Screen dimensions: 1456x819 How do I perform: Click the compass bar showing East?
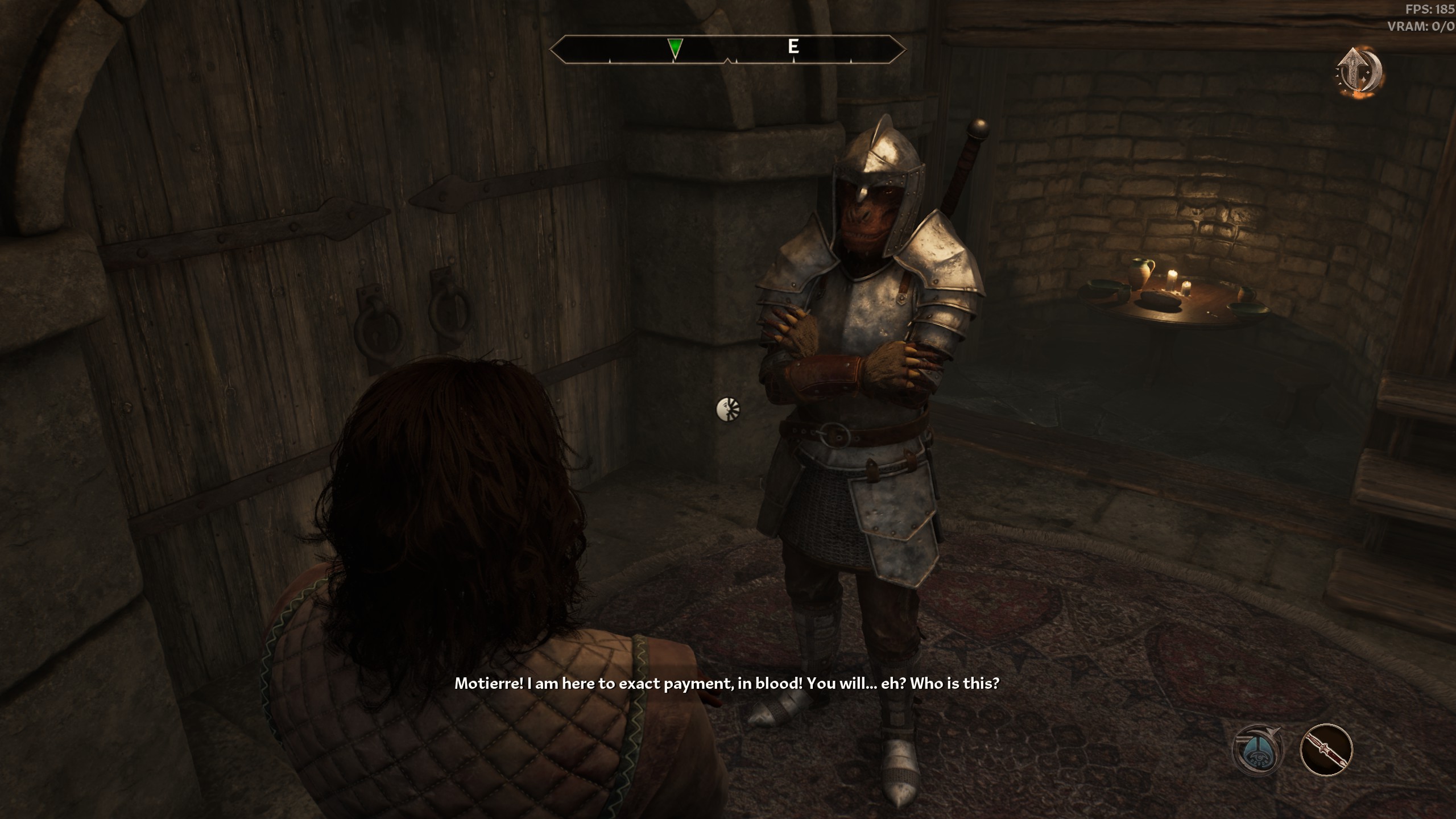pos(793,48)
